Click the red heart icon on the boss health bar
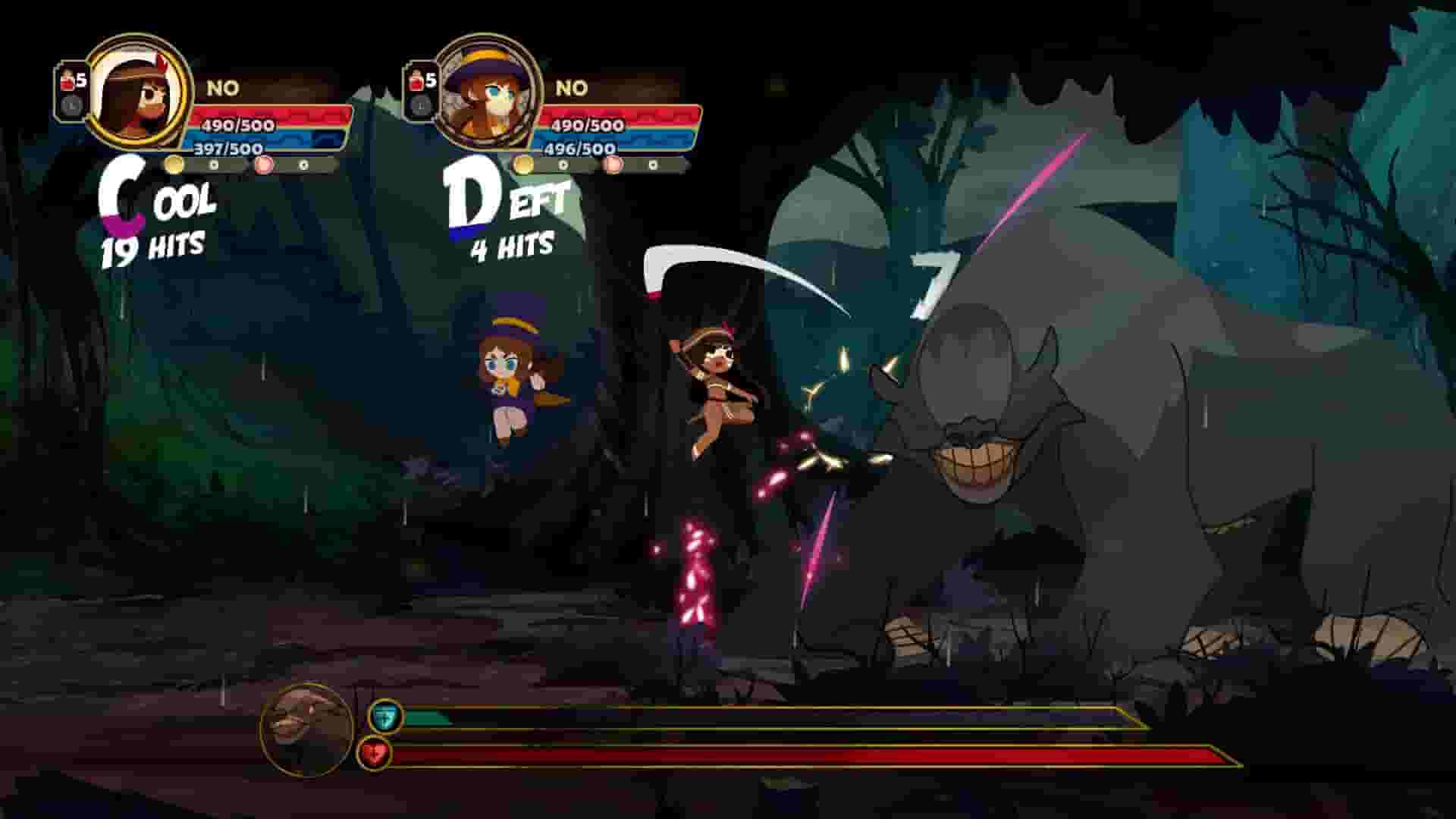 coord(384,755)
